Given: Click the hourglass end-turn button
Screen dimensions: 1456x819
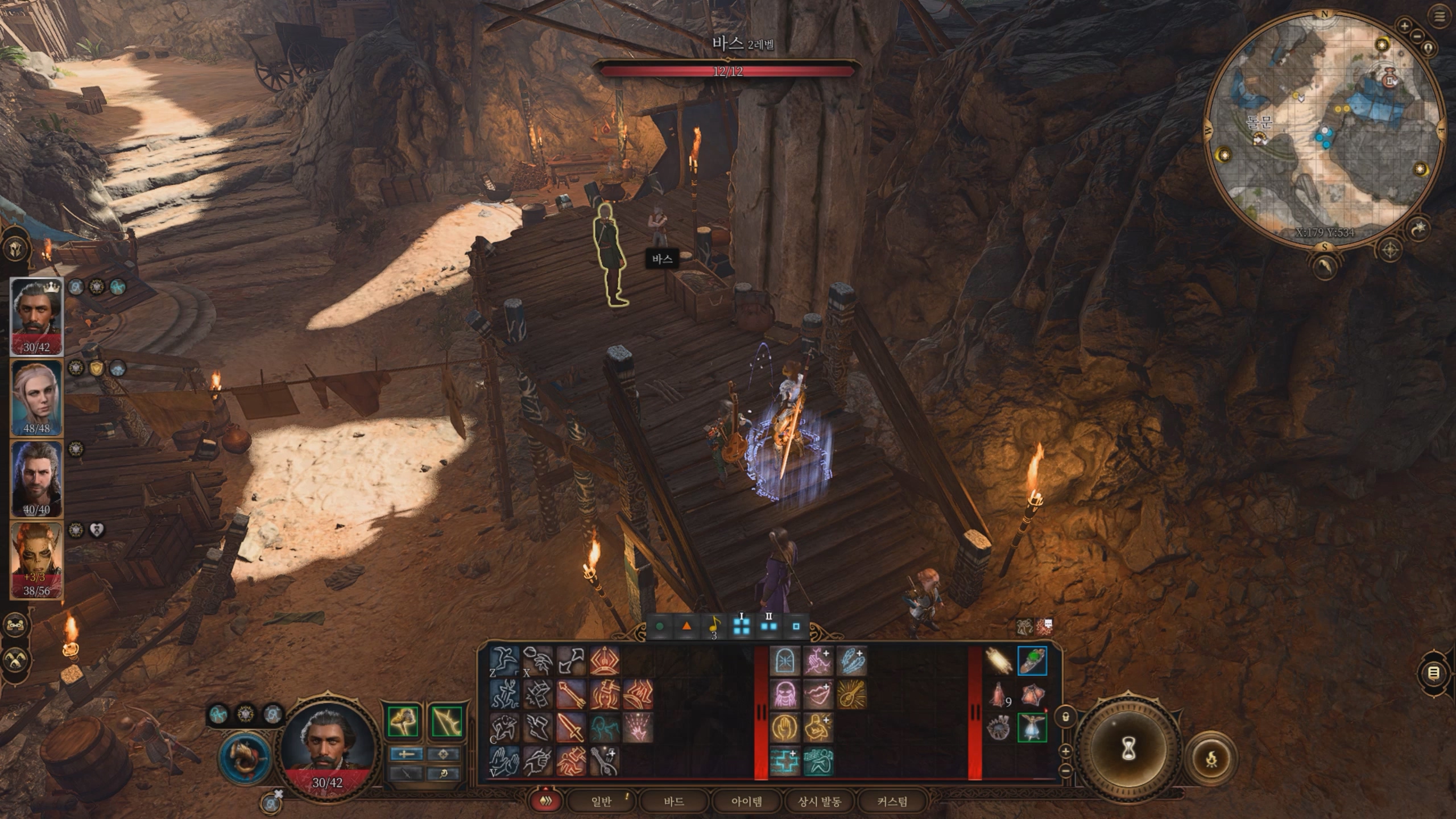Looking at the screenshot, I should click(x=1129, y=751).
